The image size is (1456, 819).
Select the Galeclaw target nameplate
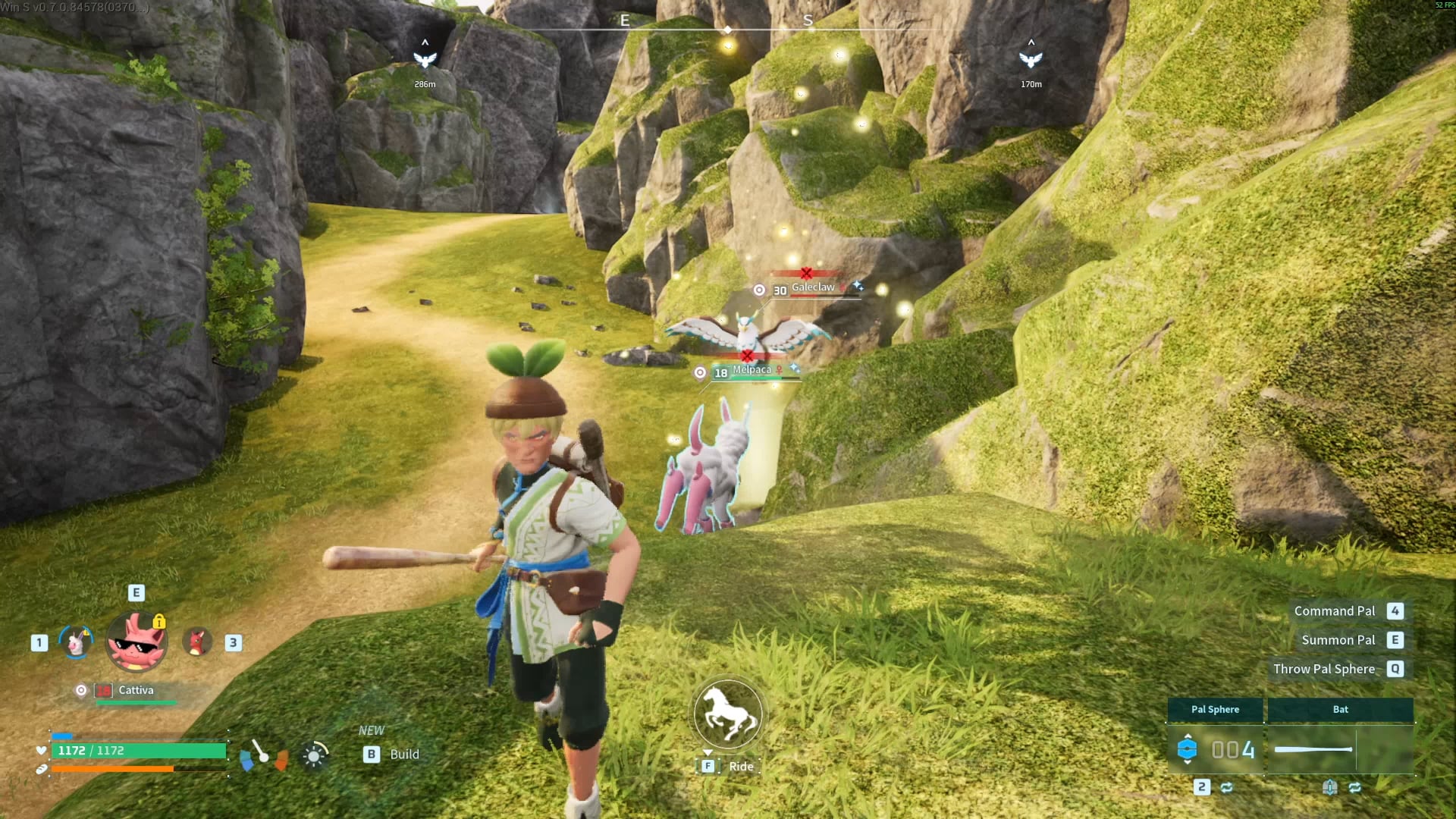[x=812, y=288]
